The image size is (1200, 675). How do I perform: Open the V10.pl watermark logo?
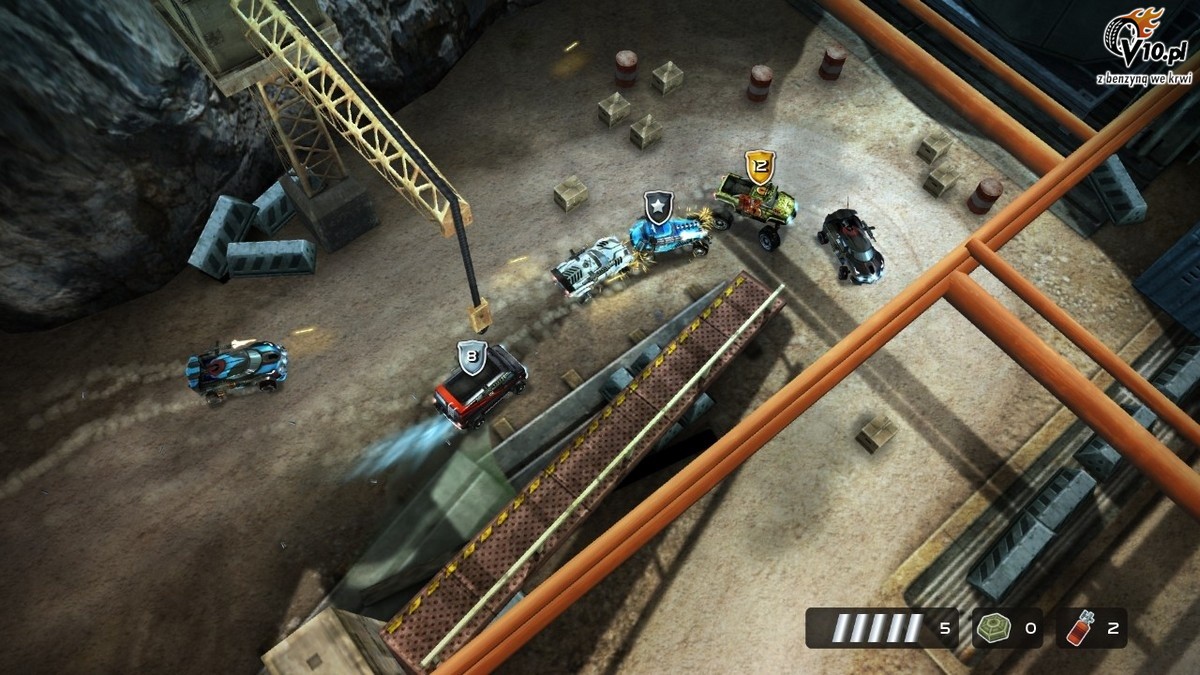tap(1143, 42)
